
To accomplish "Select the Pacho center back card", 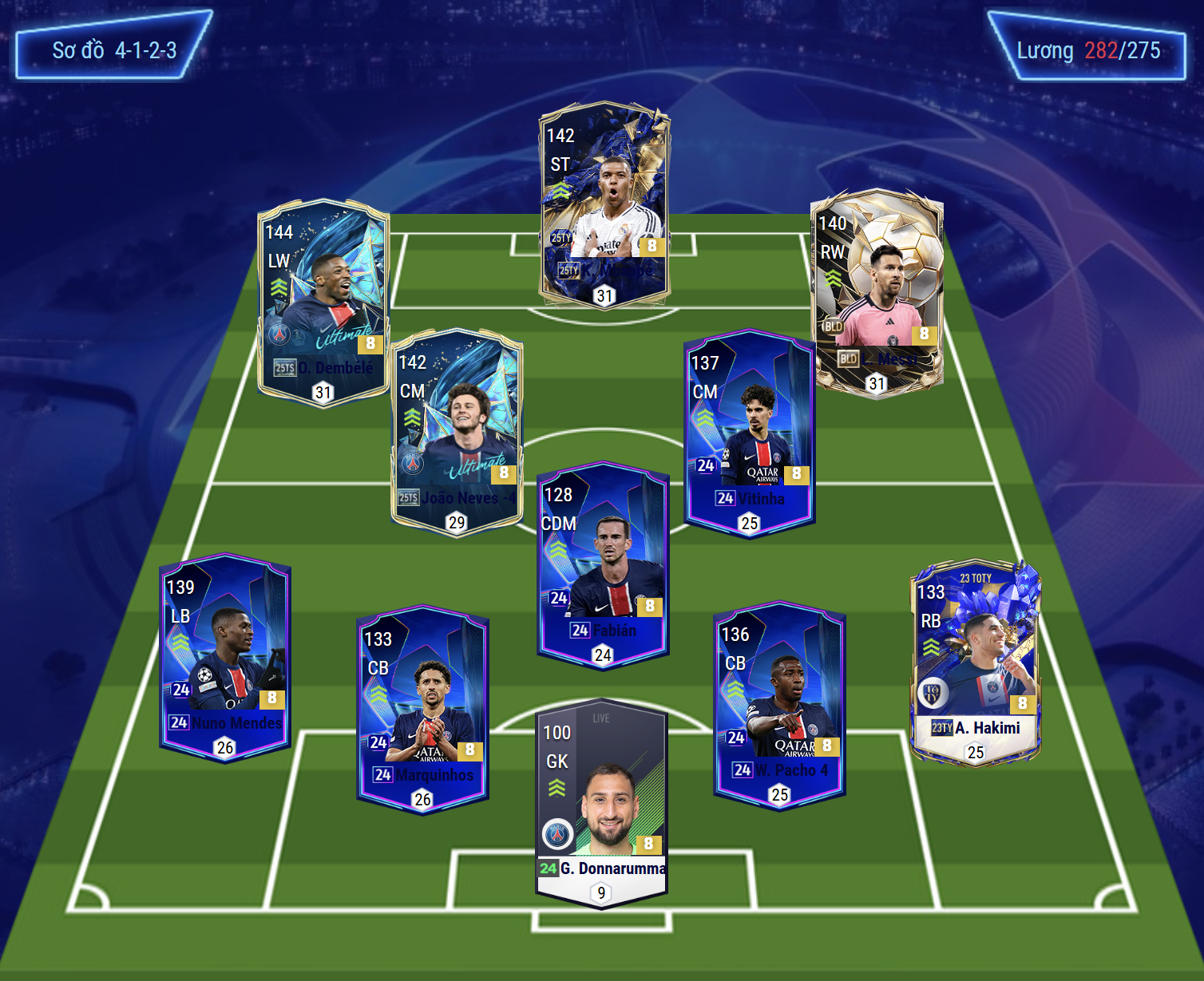I will [779, 704].
